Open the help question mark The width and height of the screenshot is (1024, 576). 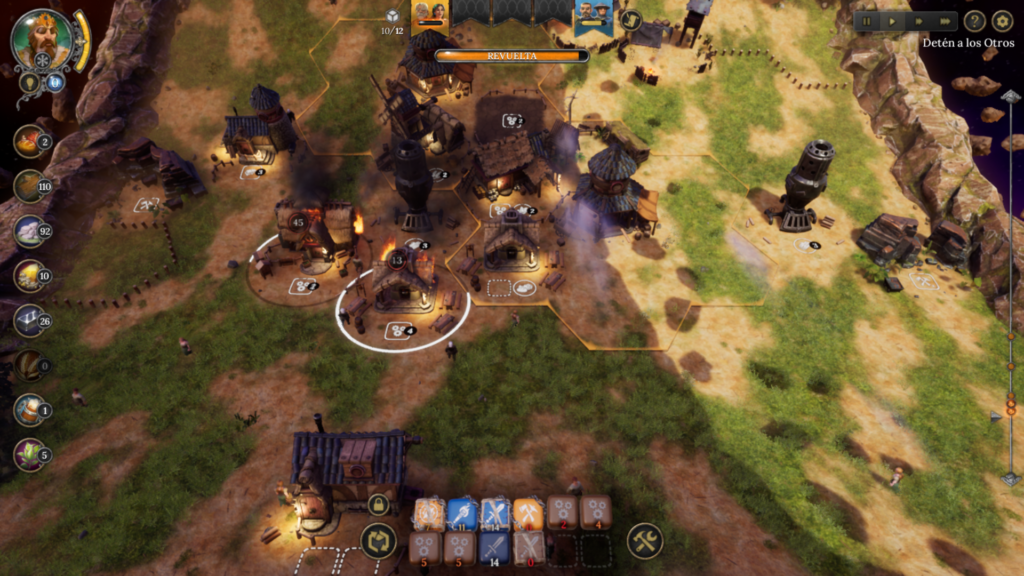(x=975, y=21)
